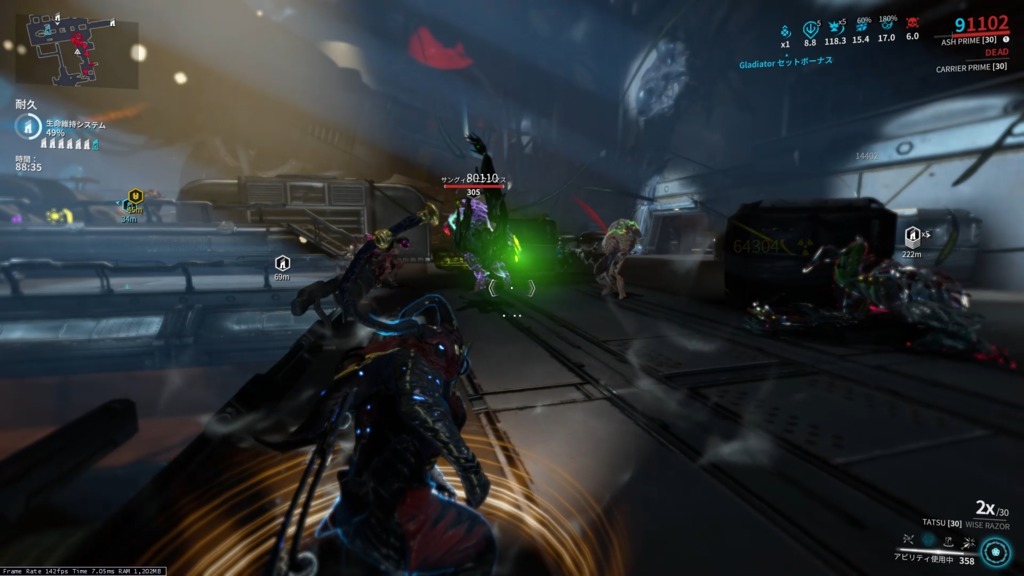The image size is (1024, 576).
Task: Activate the first crossed-blades ability icon
Action: click(907, 538)
